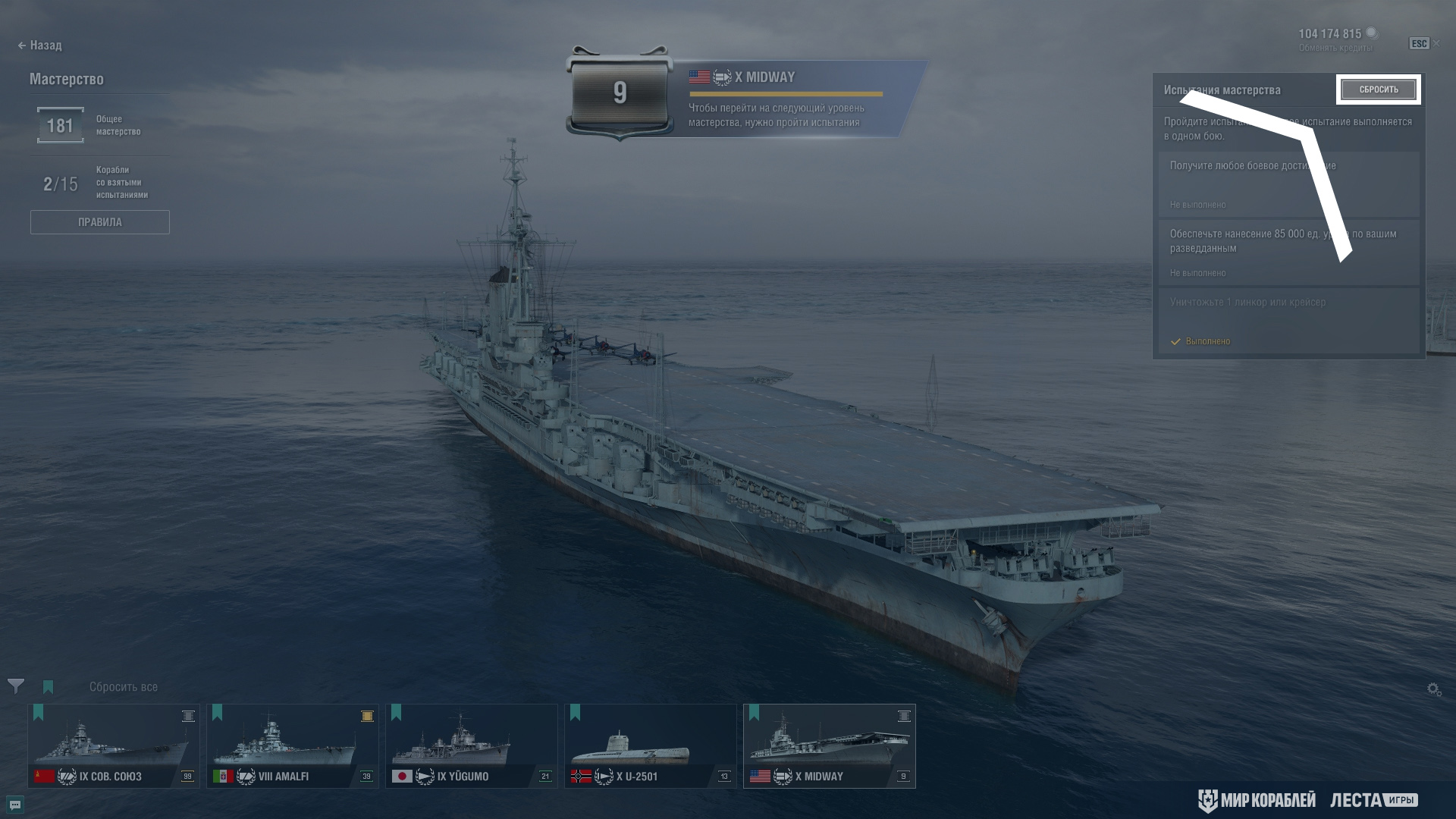Select the IX Сов. Союз ship card
This screenshot has width=1456, height=819.
point(114,746)
